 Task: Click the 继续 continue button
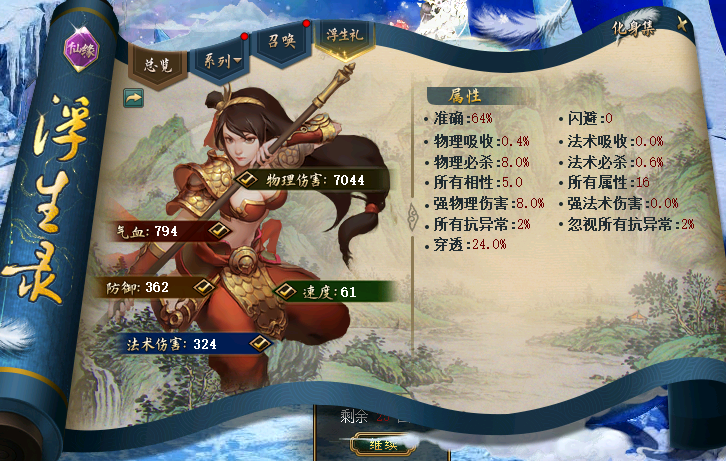coord(384,443)
